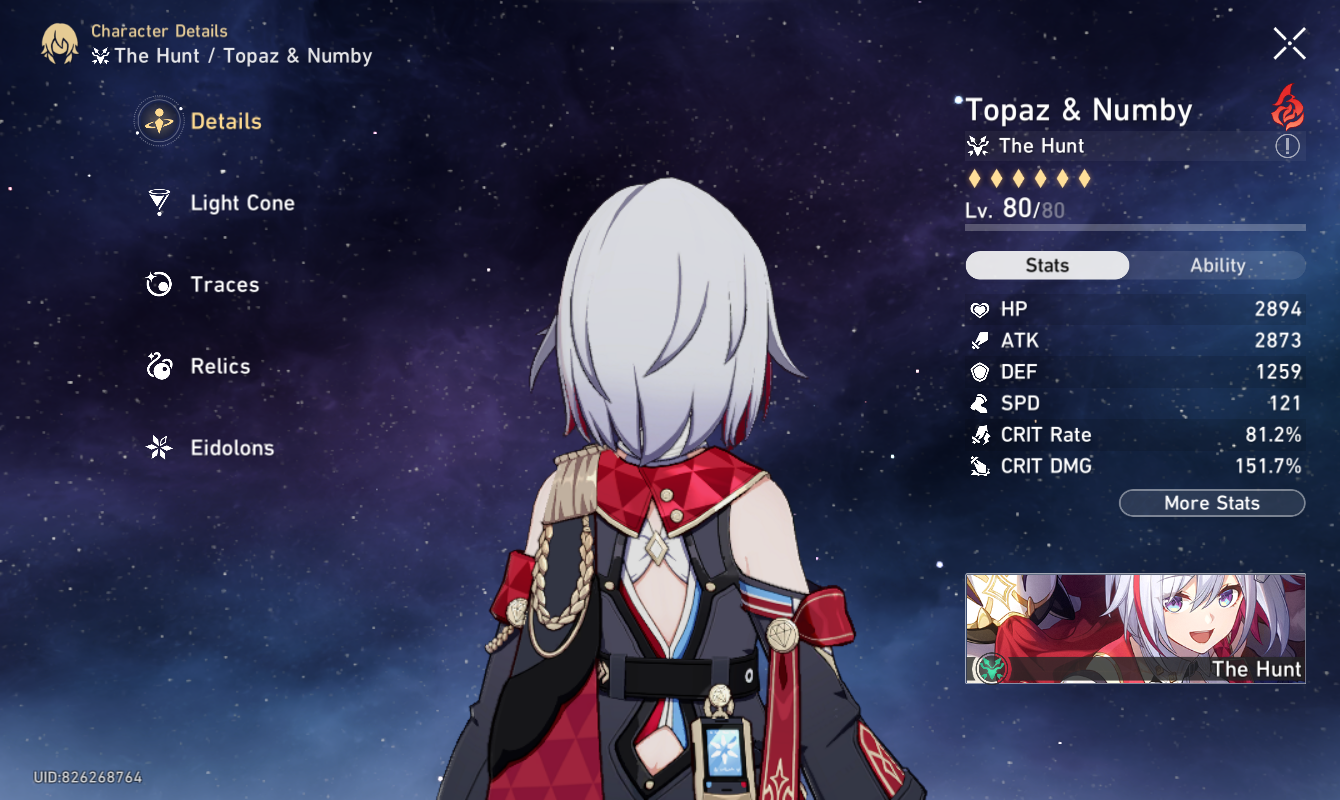Image resolution: width=1340 pixels, height=800 pixels.
Task: Toggle the info alert icon next to The Hunt
Action: (1289, 146)
